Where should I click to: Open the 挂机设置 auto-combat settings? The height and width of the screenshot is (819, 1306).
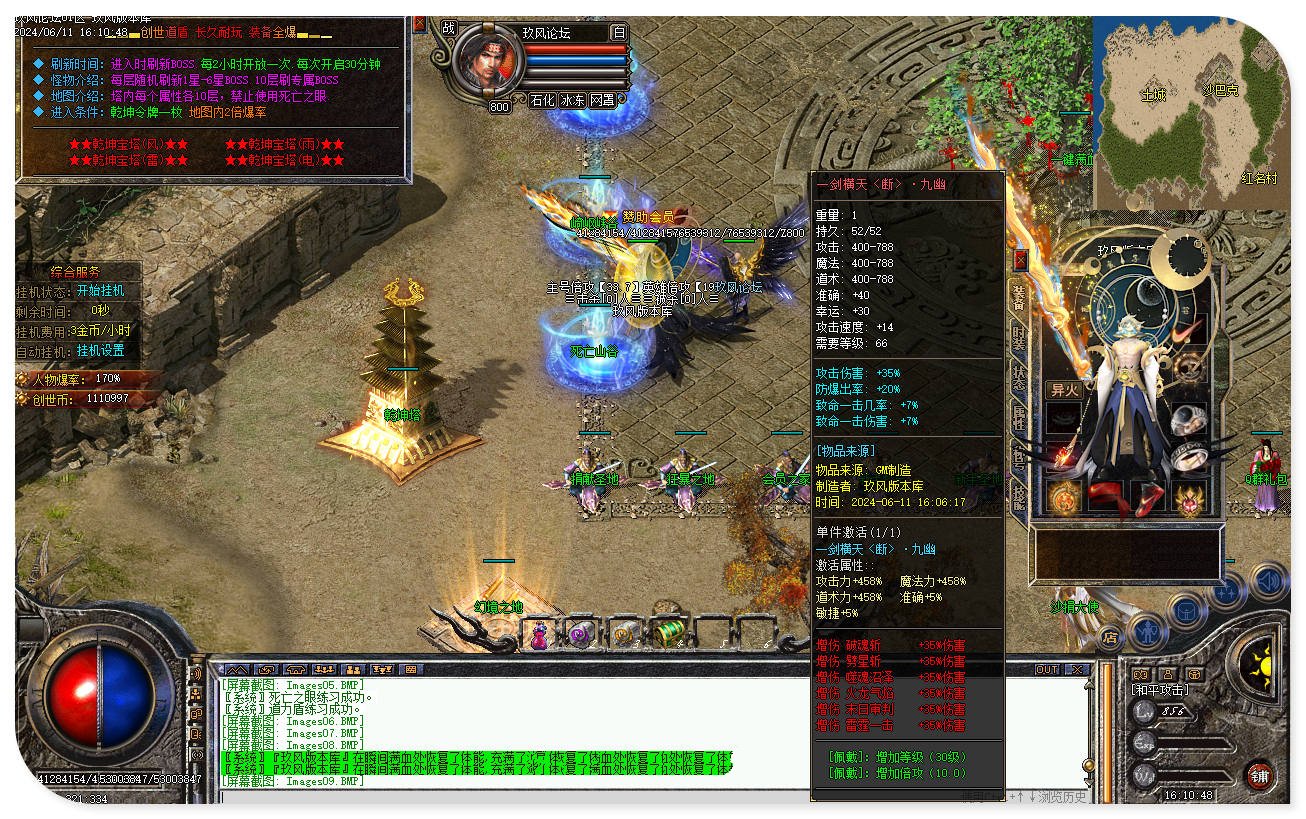pyautogui.click(x=101, y=351)
